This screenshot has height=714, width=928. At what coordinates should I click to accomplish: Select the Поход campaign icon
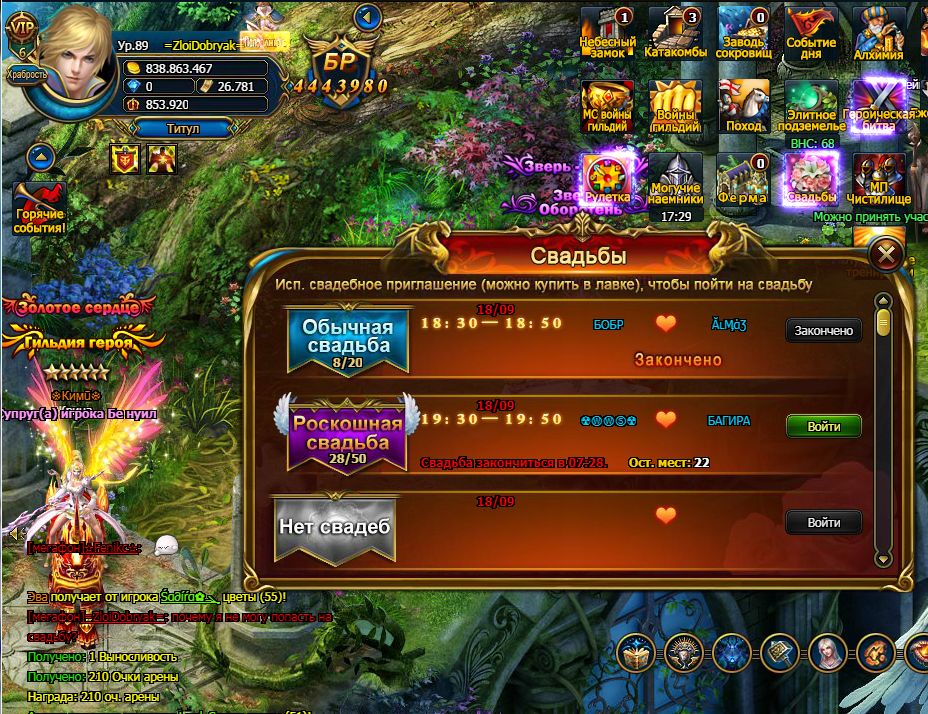(744, 107)
